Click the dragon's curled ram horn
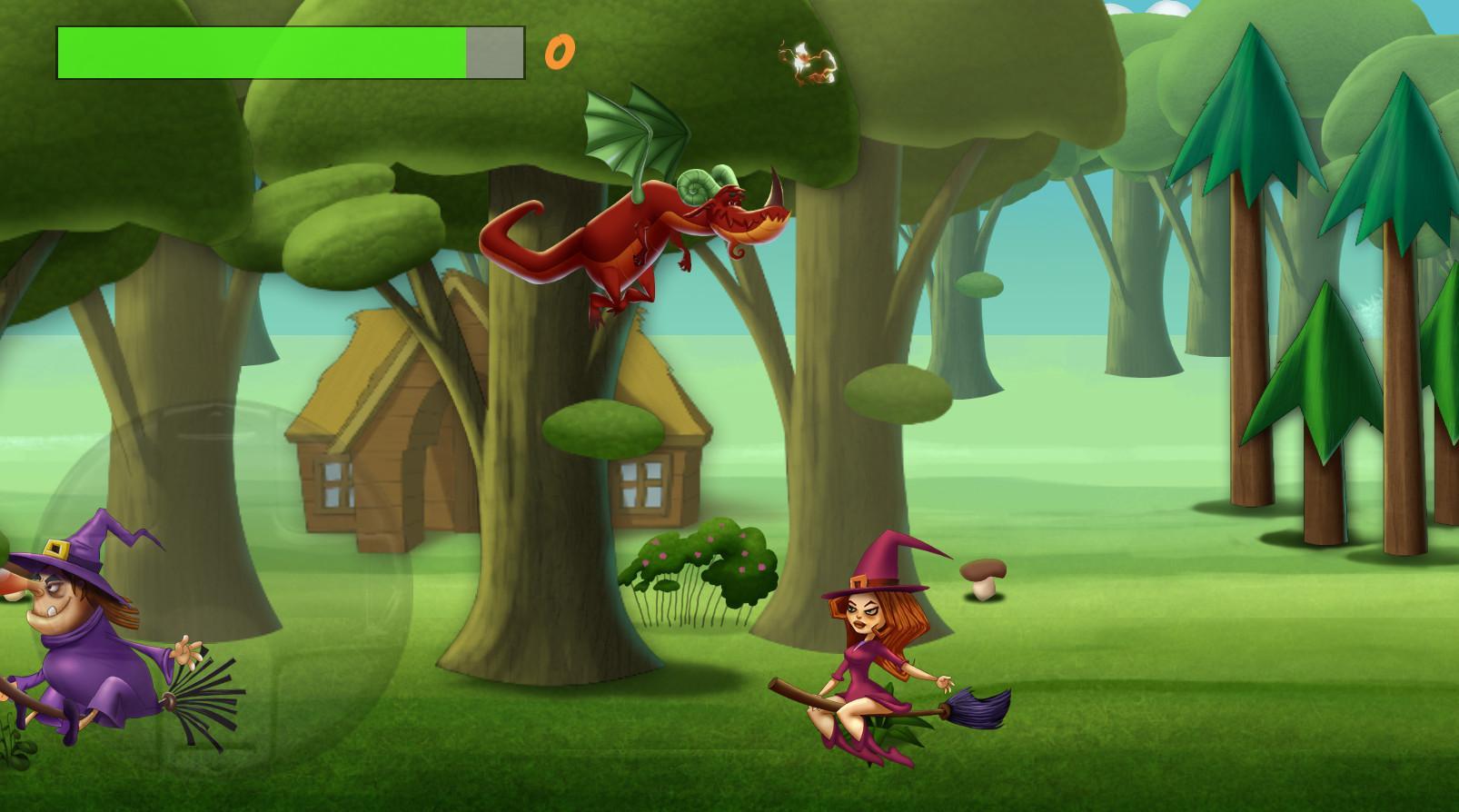The image size is (1459, 812). [693, 186]
